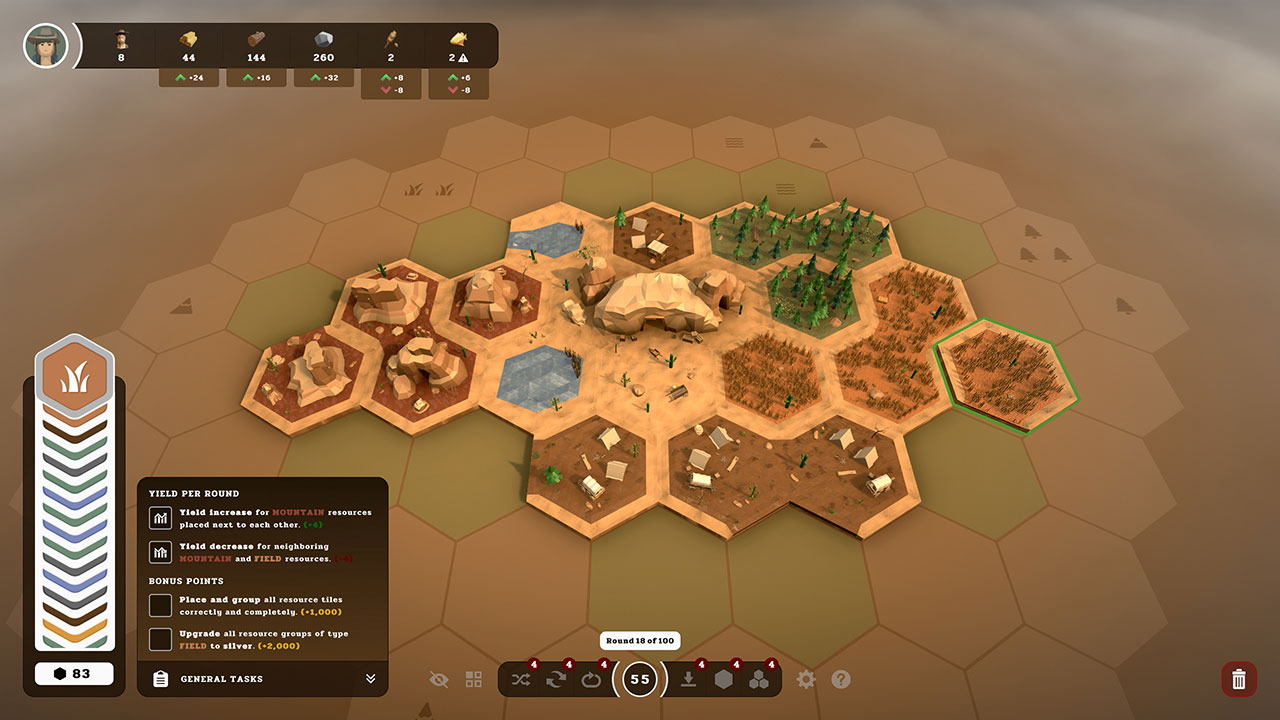This screenshot has height=720, width=1280.
Task: Click the trash can delete icon
Action: (1238, 679)
